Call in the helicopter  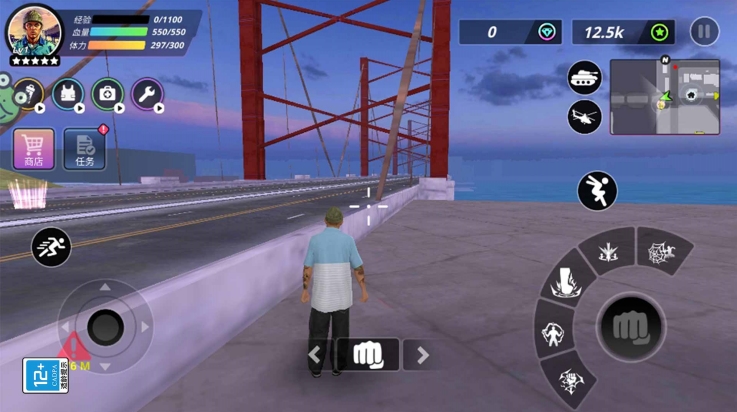[x=584, y=116]
